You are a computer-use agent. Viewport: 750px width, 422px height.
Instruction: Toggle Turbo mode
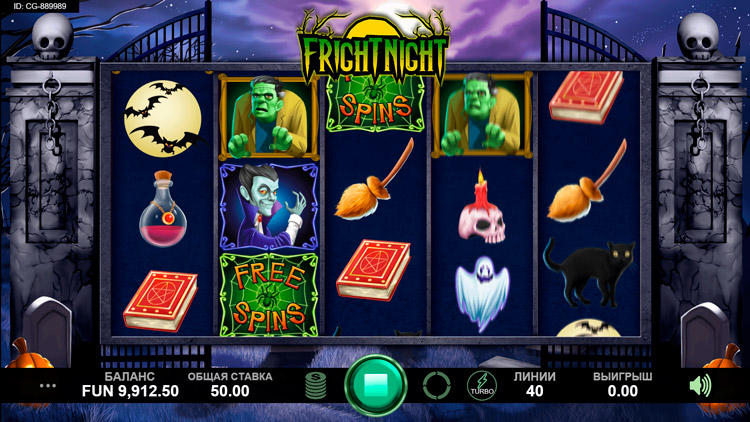481,385
